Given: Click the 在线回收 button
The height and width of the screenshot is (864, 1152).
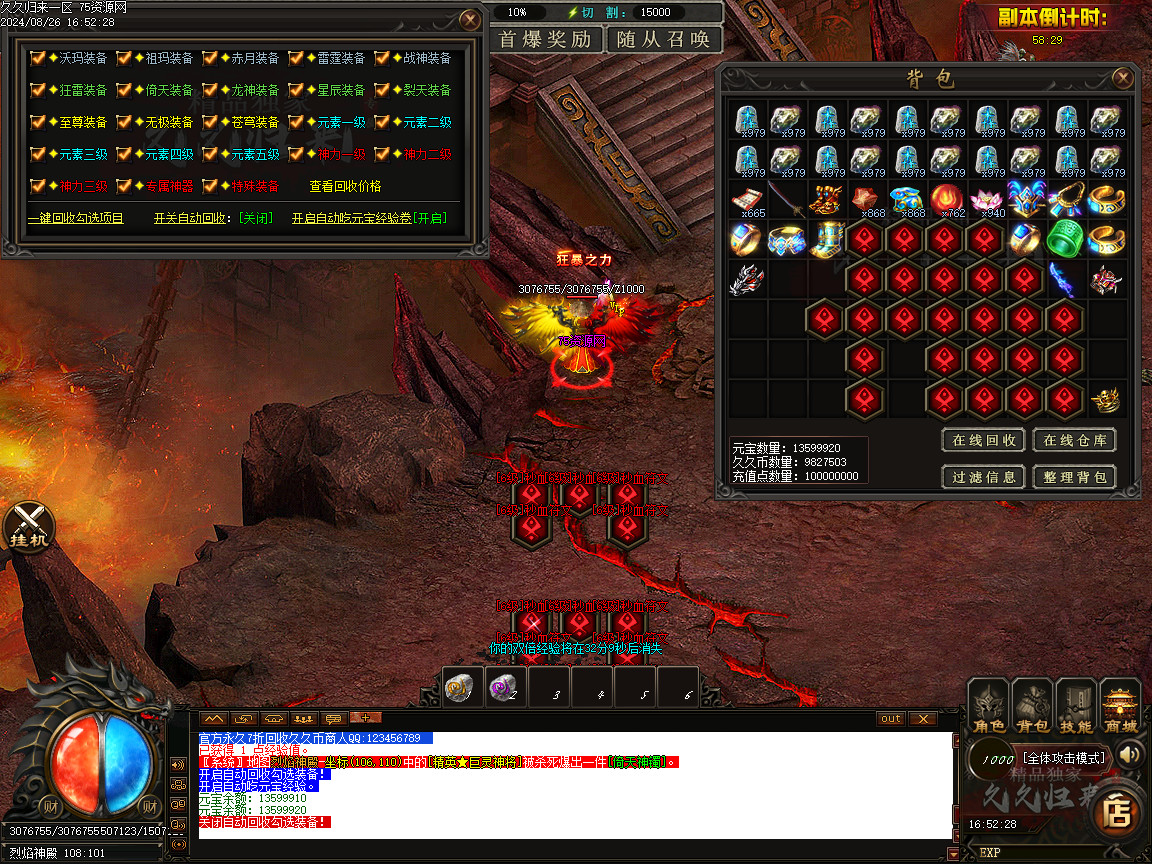Looking at the screenshot, I should point(984,440).
